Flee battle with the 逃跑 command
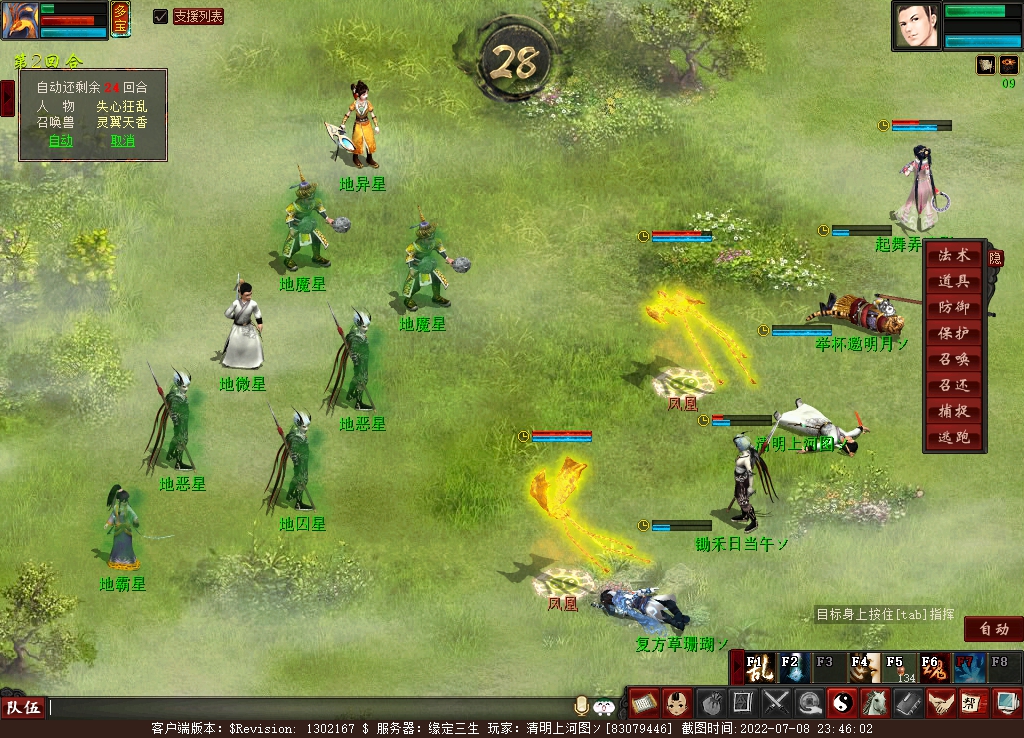The height and width of the screenshot is (738, 1024). 954,438
